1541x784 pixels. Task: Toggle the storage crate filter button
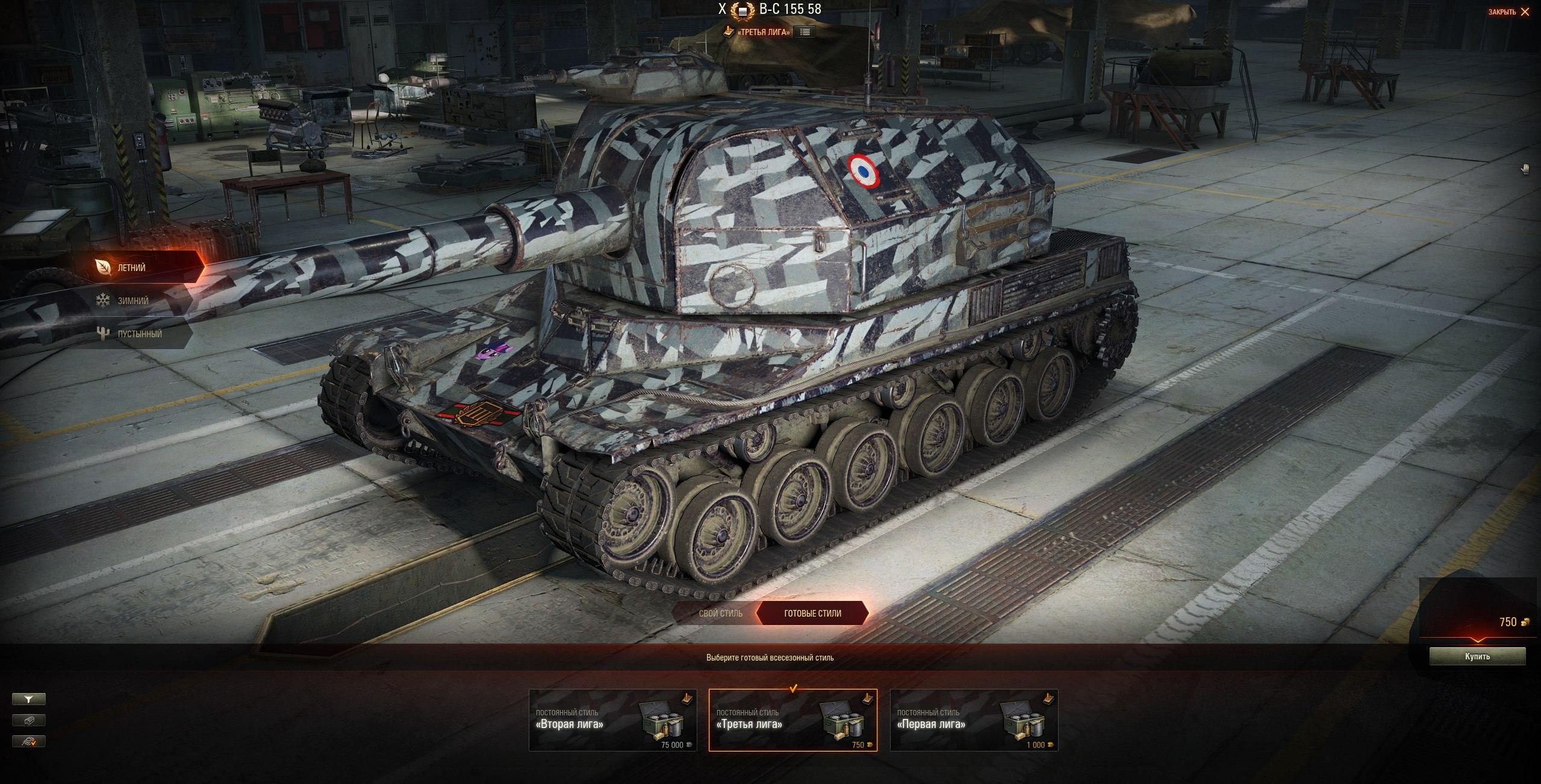[28, 720]
